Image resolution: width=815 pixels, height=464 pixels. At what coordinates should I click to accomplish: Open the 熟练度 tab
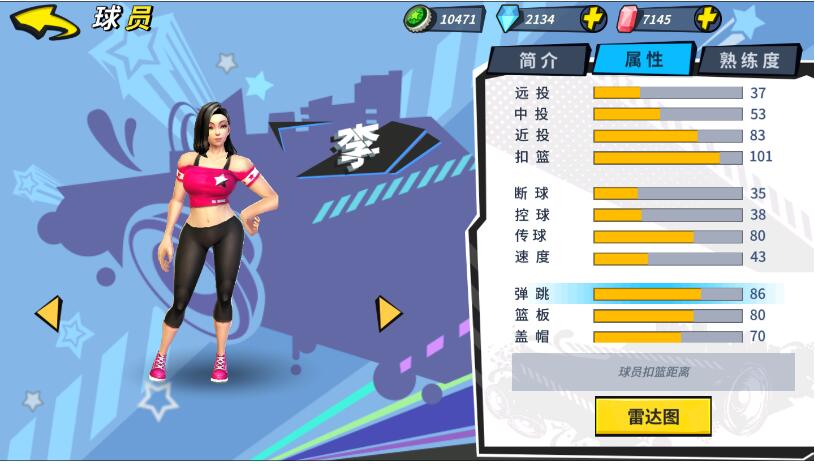point(748,61)
